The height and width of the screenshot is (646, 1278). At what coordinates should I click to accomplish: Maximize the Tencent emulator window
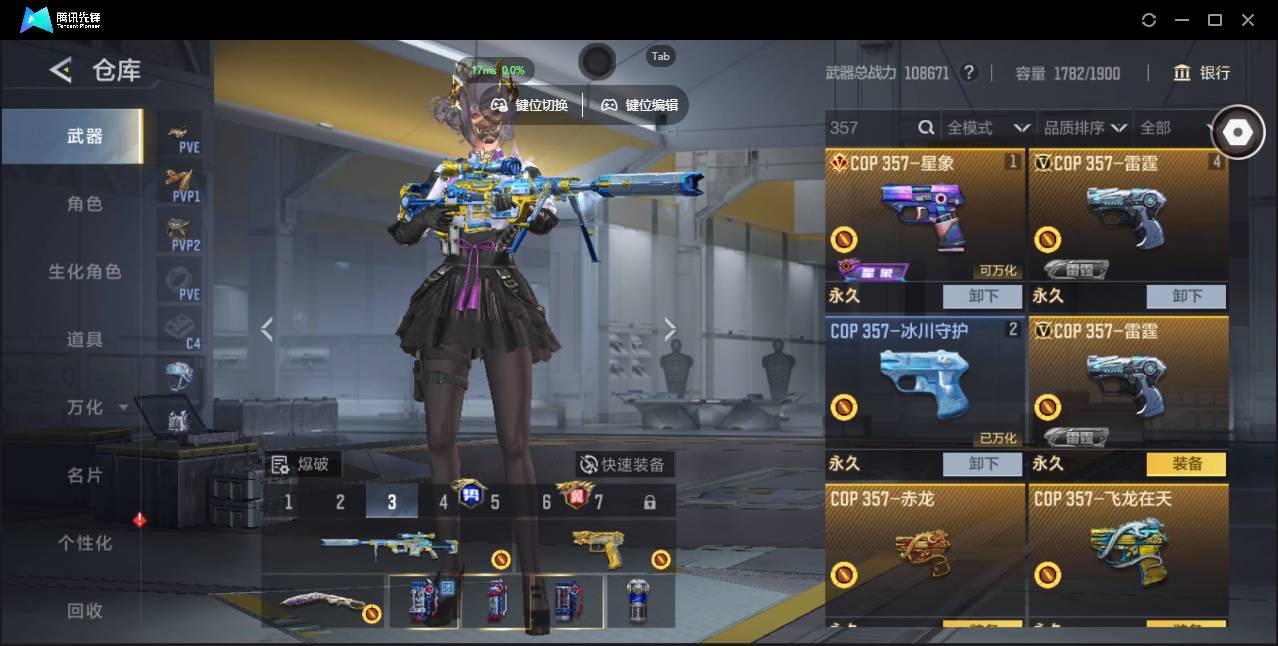(x=1215, y=20)
